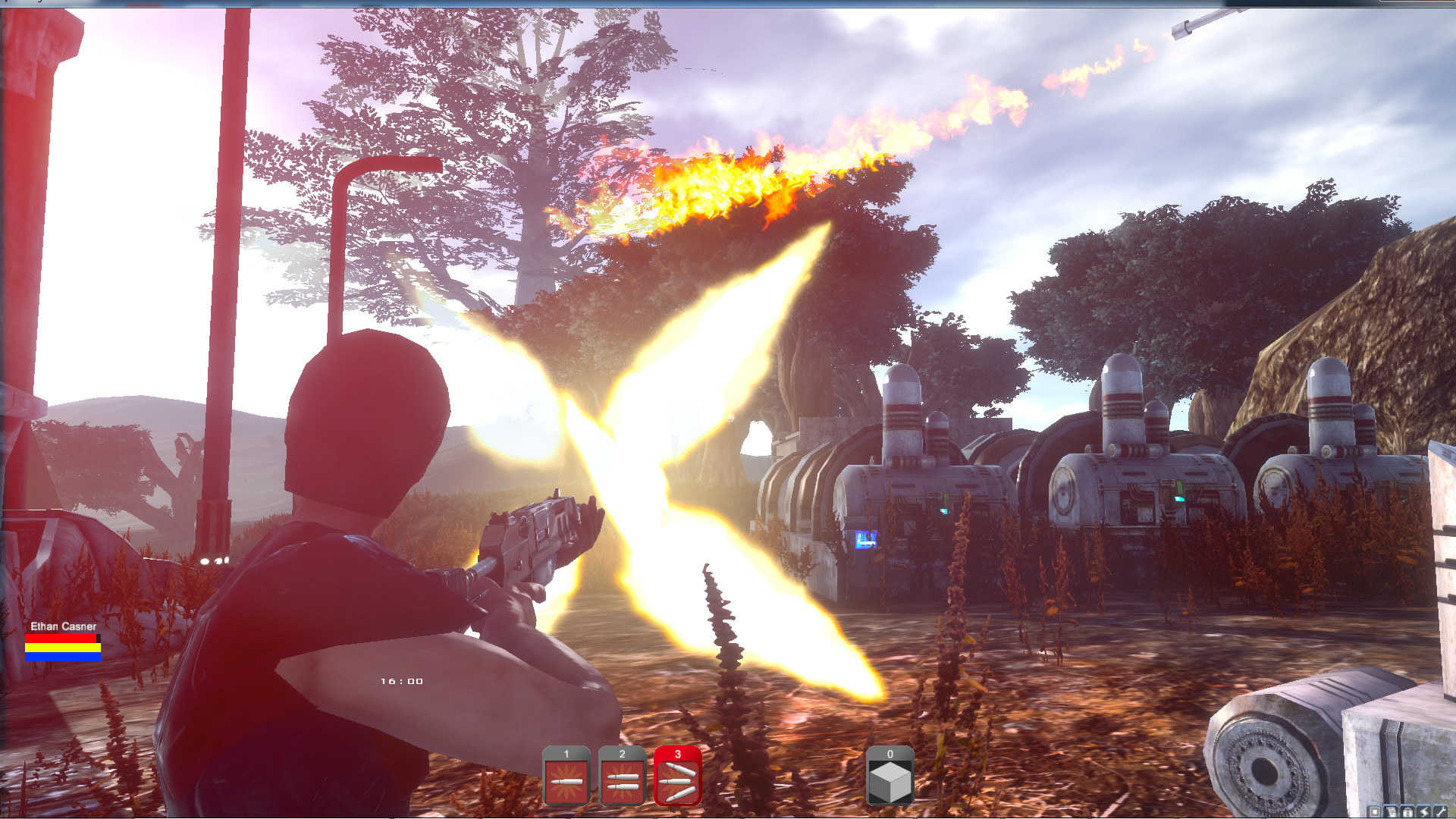Click the leftmost grid icon in corner
The width and height of the screenshot is (1456, 819).
click(x=1374, y=812)
